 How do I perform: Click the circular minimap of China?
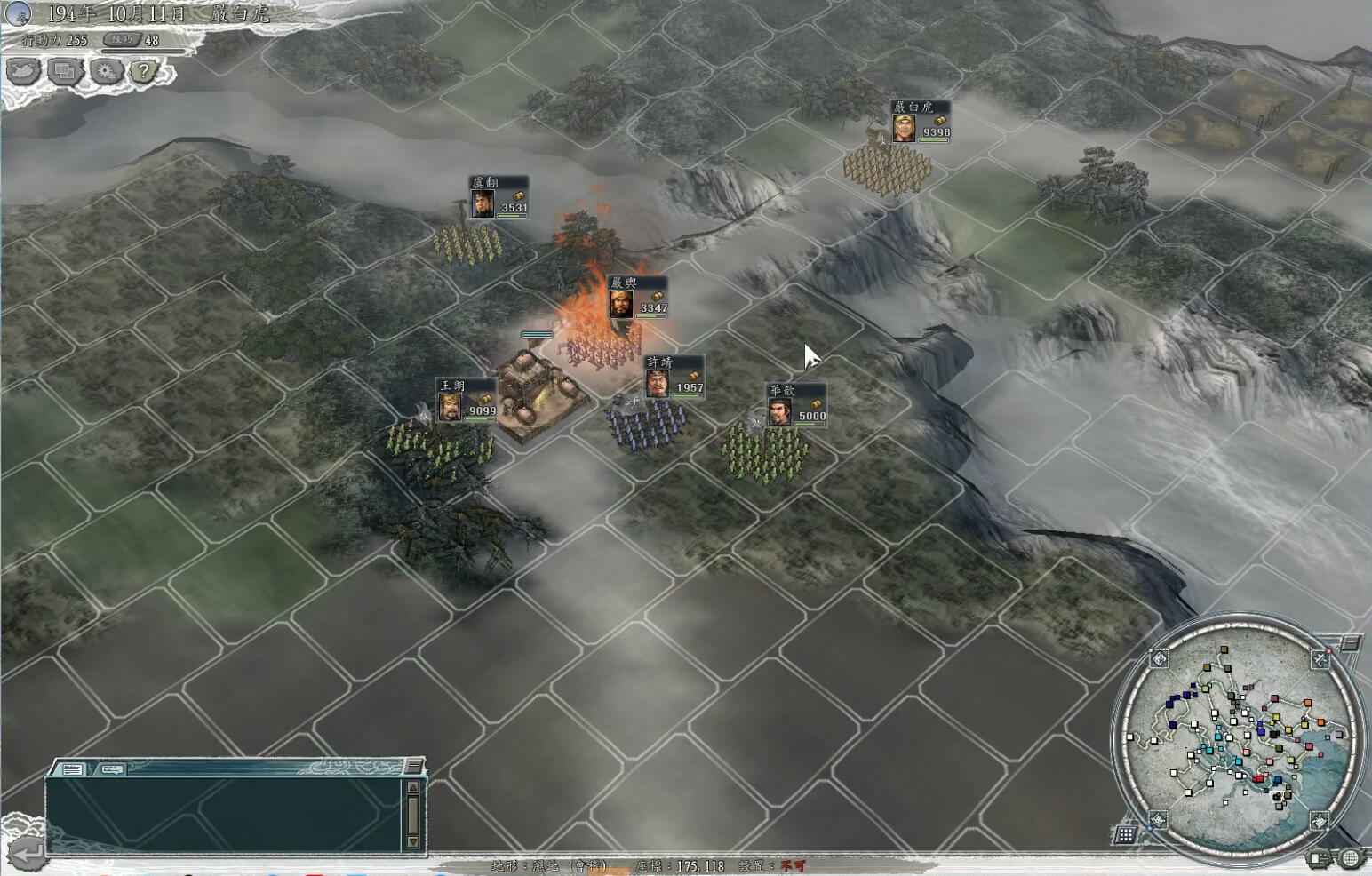1237,734
